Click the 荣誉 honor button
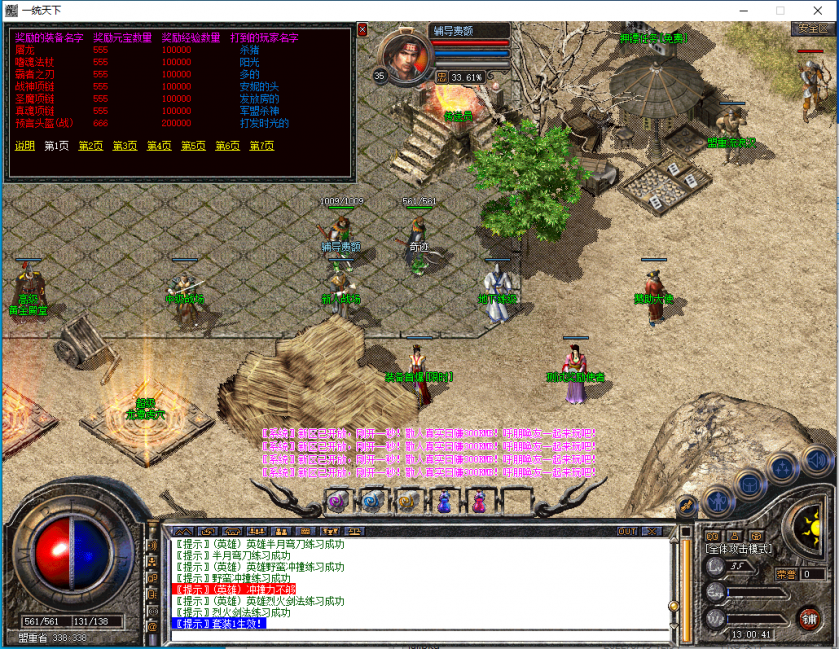The height and width of the screenshot is (649, 840). point(785,574)
